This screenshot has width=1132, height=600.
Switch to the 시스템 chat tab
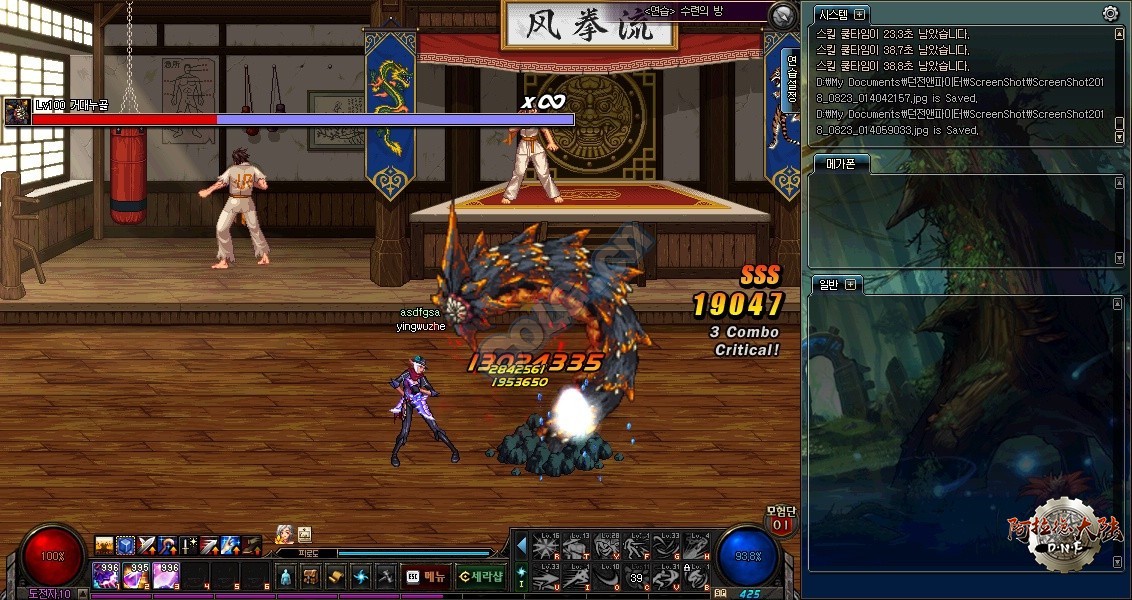832,14
